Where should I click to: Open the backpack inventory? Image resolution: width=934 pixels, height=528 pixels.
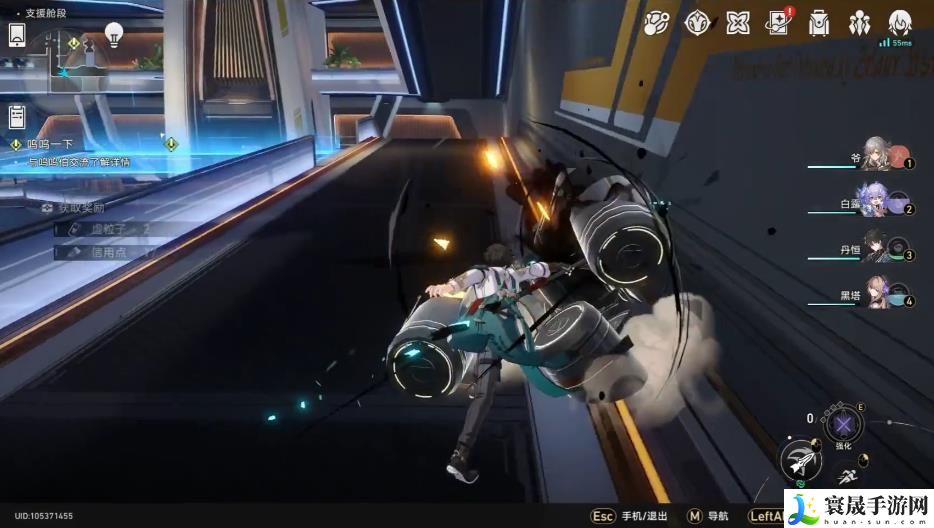(820, 23)
